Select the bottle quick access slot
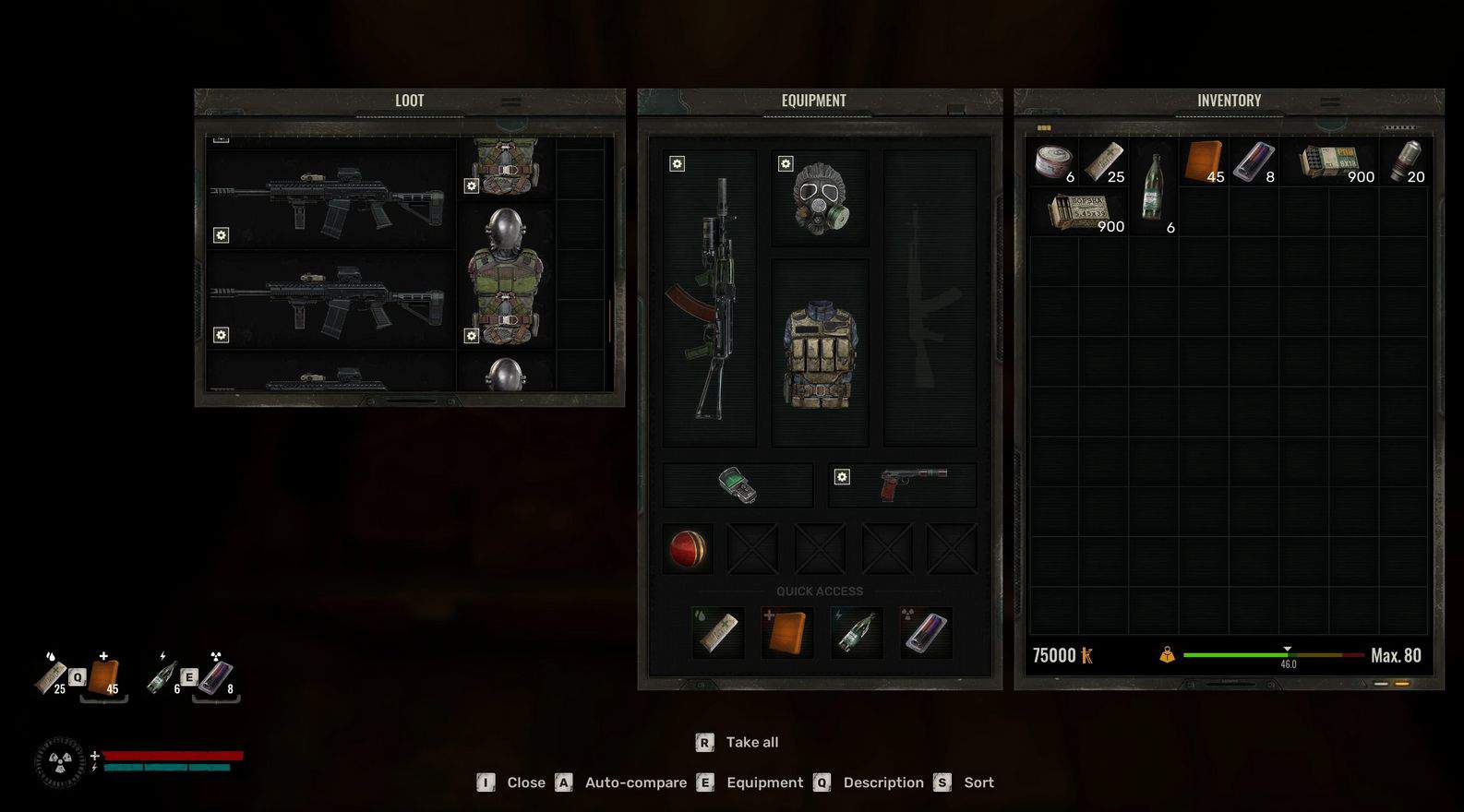This screenshot has width=1464, height=812. (856, 632)
